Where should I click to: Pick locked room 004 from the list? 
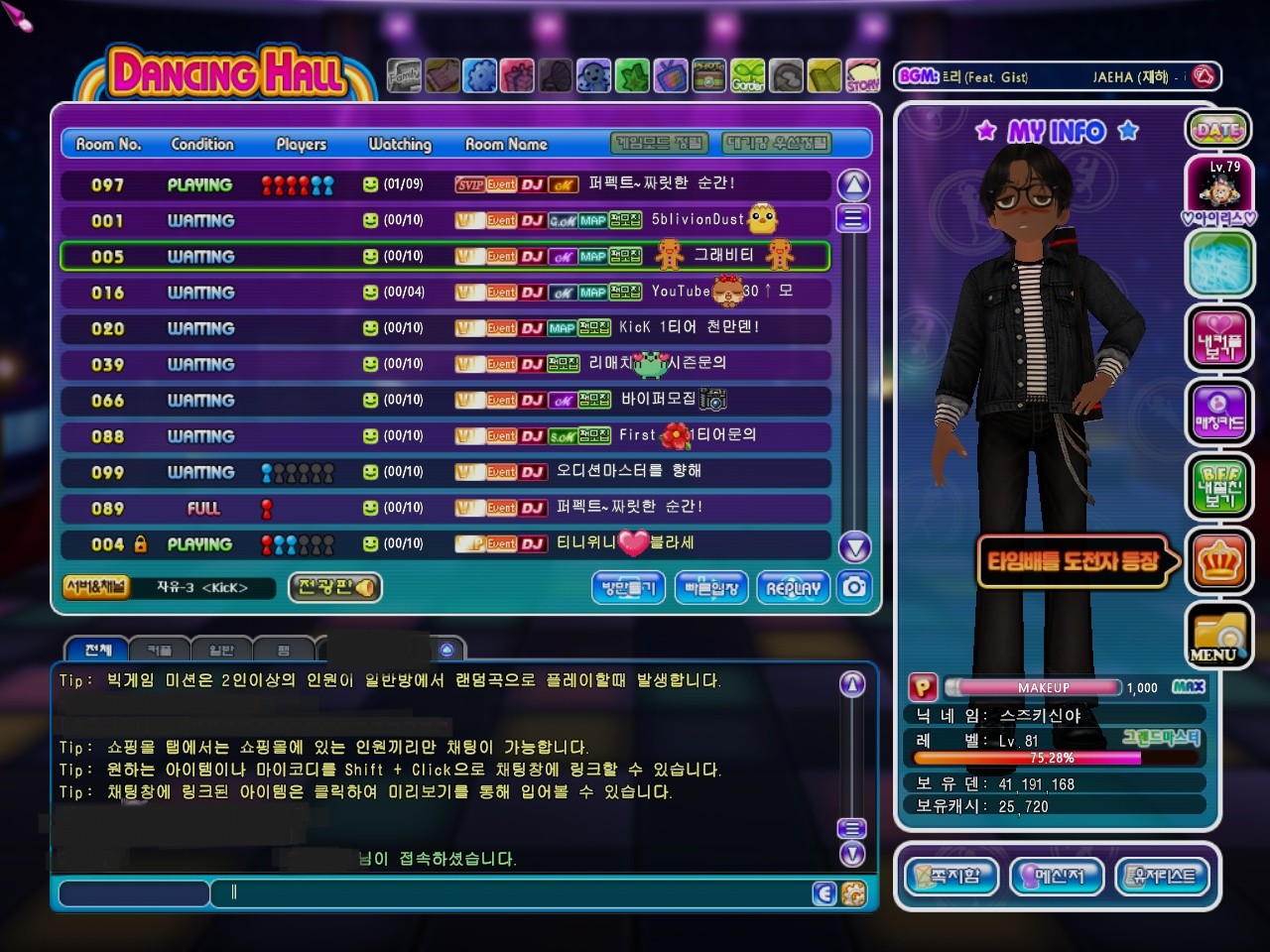tap(444, 543)
